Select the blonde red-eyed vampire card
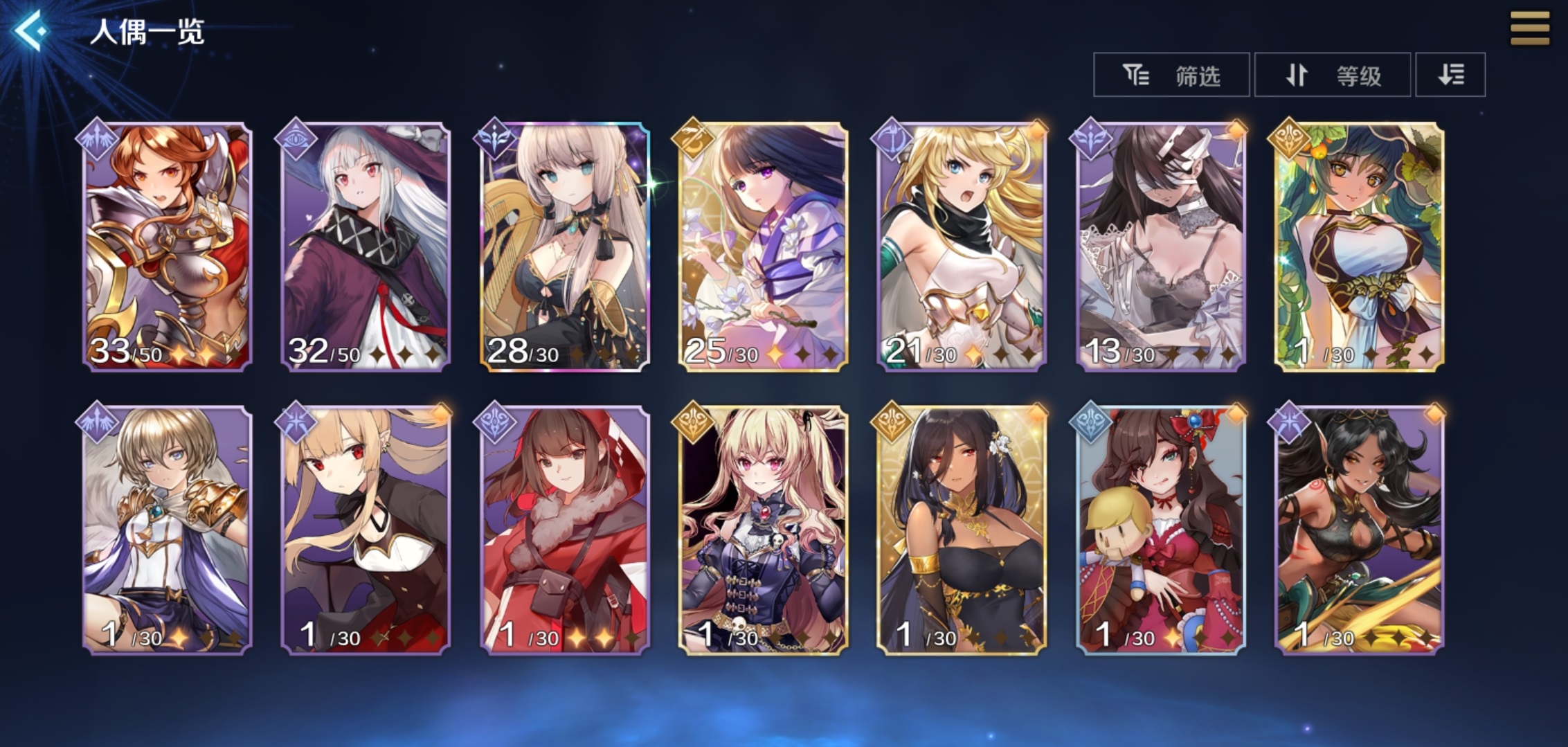Screen dimensions: 1568x747 coord(366,530)
